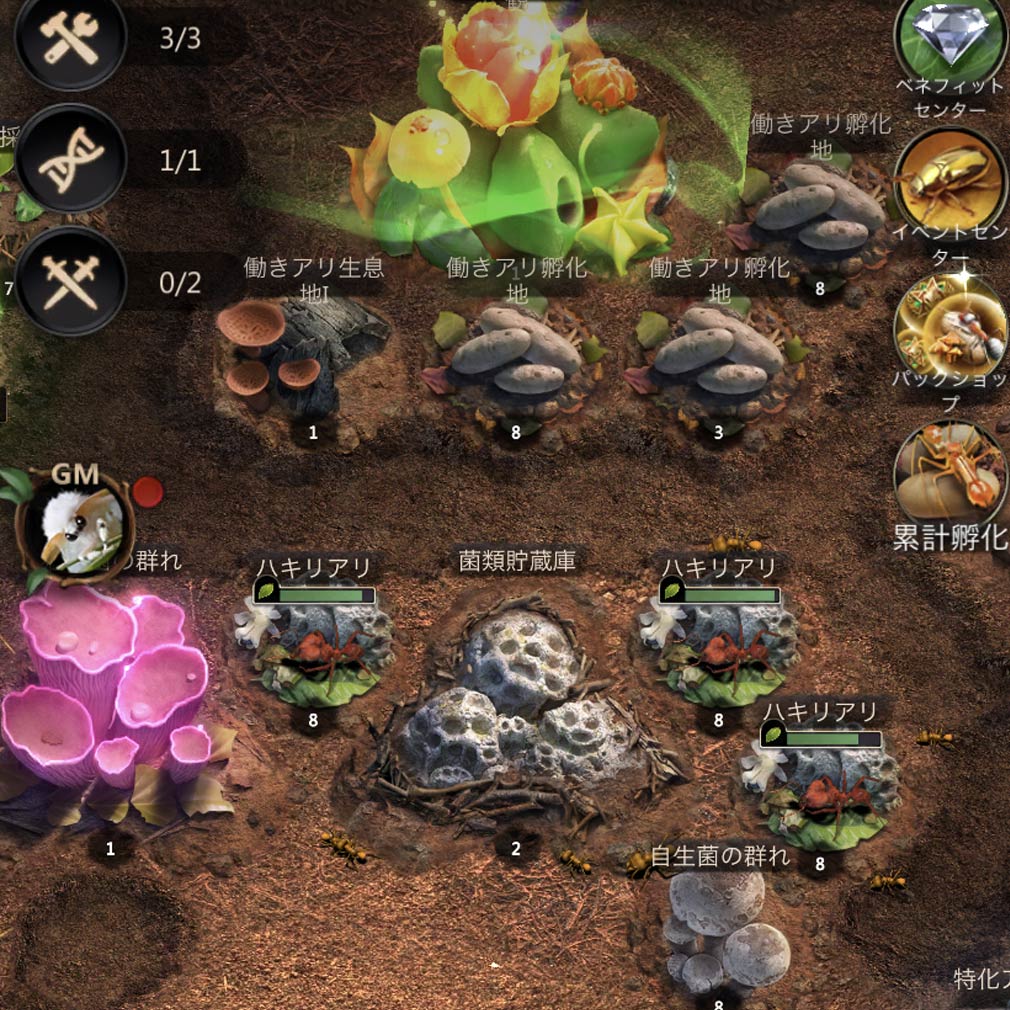Open the crossed swords troop queue
Image resolution: width=1010 pixels, height=1010 pixels.
70,281
